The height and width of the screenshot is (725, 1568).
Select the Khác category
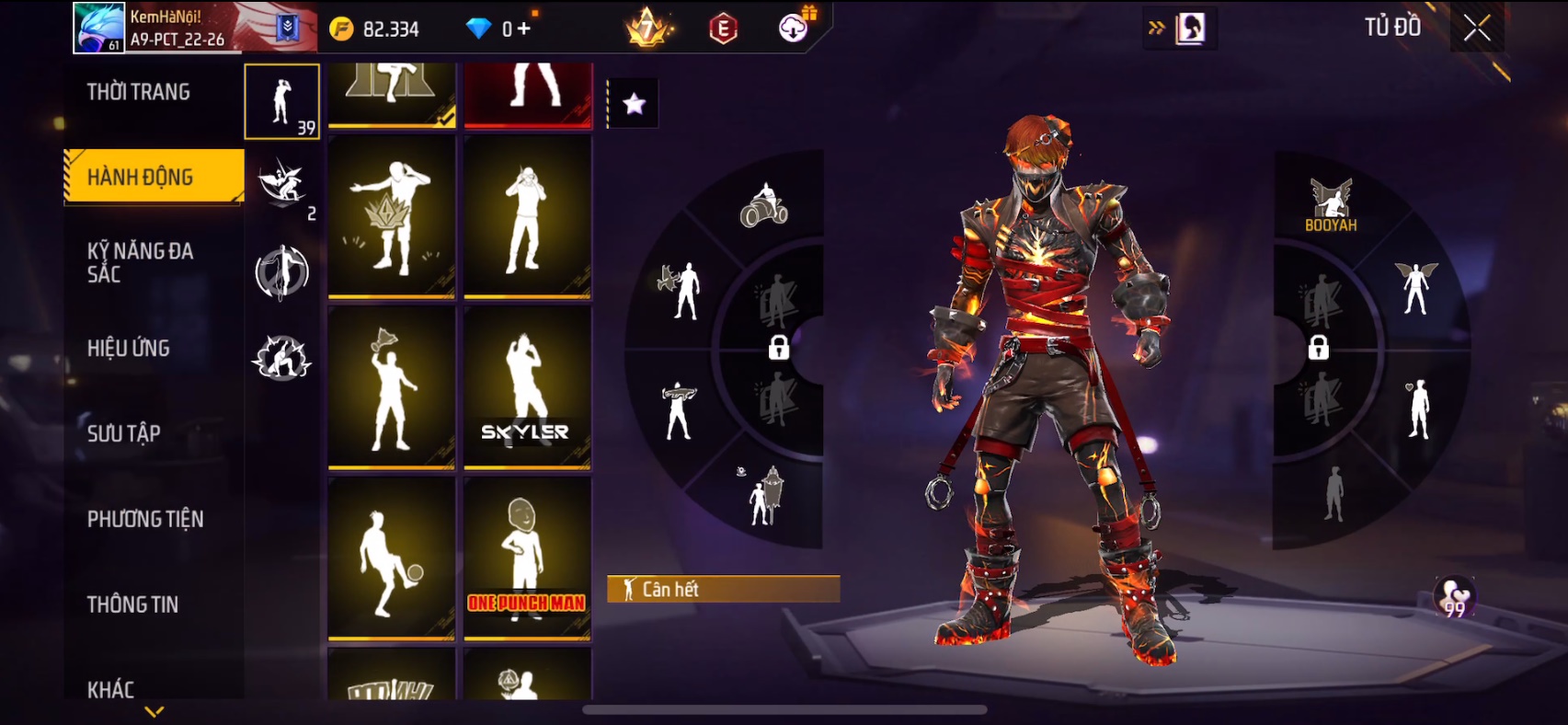click(110, 689)
